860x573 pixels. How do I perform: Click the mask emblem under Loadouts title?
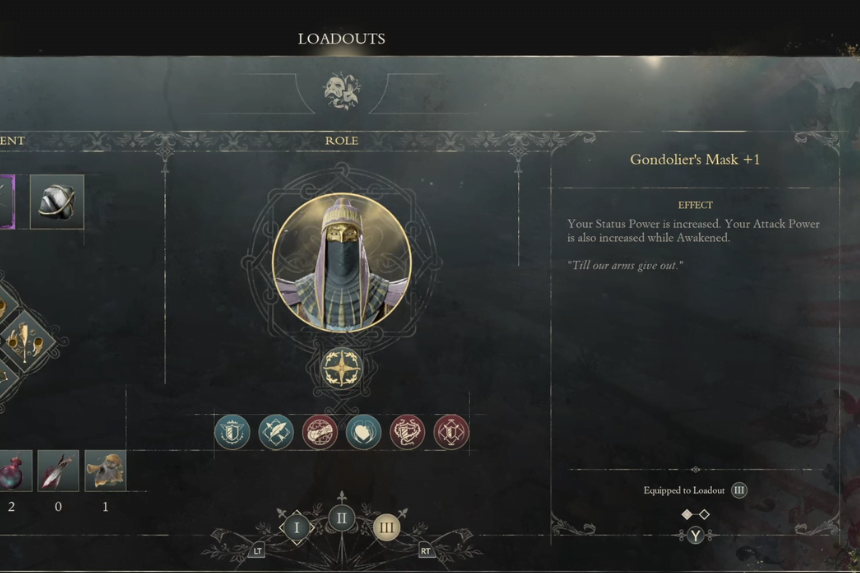click(341, 91)
